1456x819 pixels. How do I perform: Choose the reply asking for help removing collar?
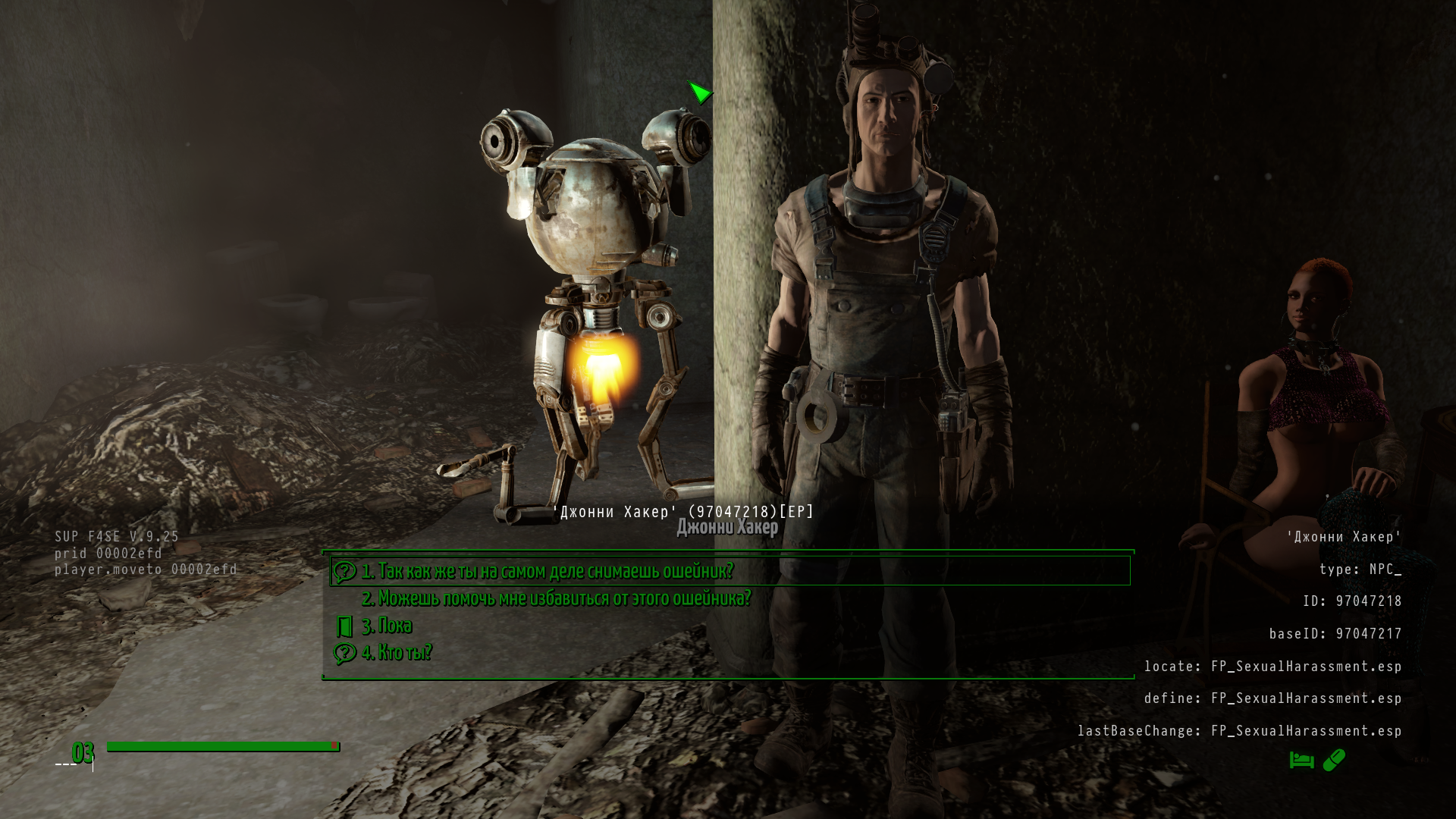[556, 598]
